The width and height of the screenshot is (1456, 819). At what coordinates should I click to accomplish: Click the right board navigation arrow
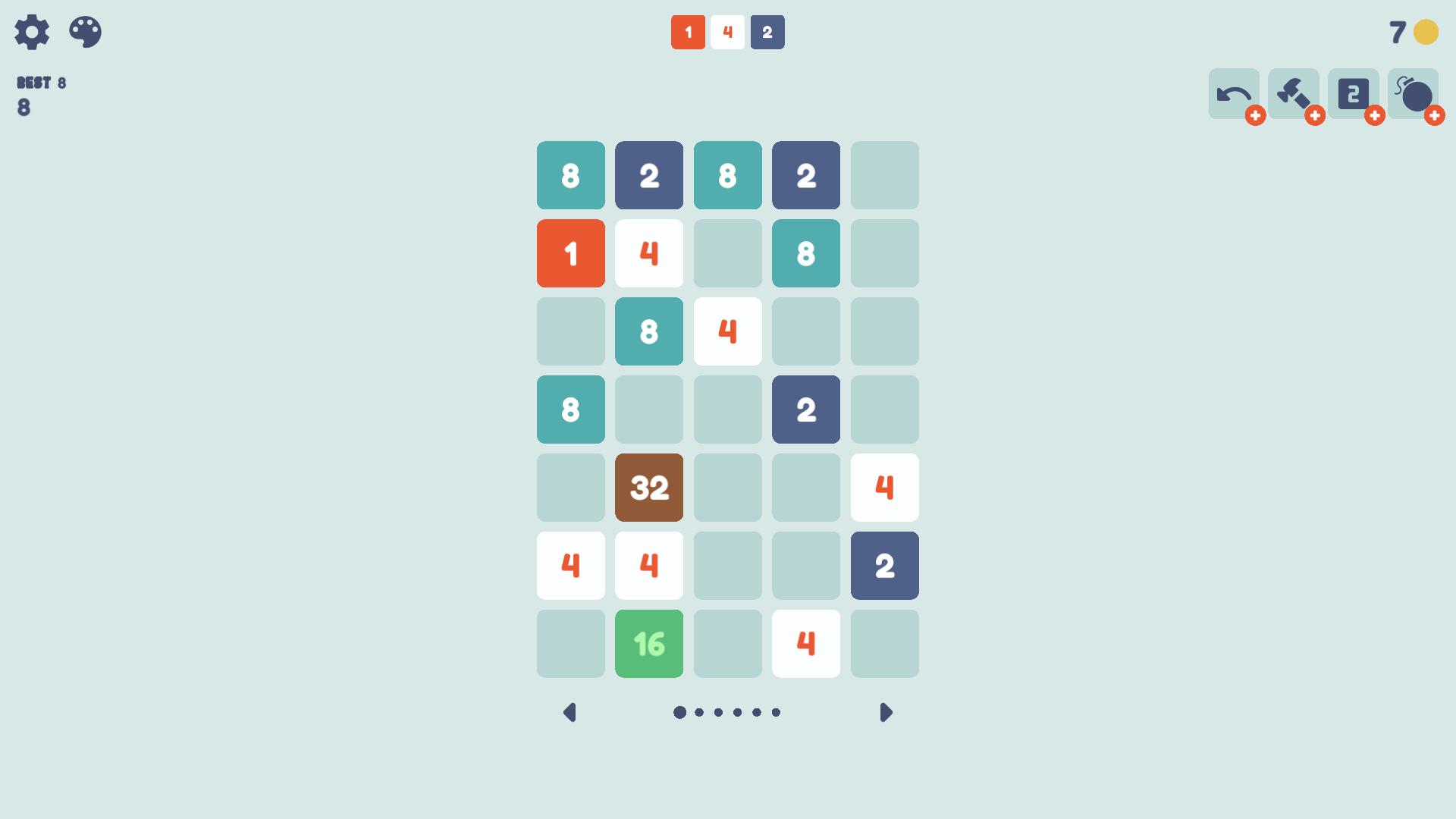coord(885,712)
